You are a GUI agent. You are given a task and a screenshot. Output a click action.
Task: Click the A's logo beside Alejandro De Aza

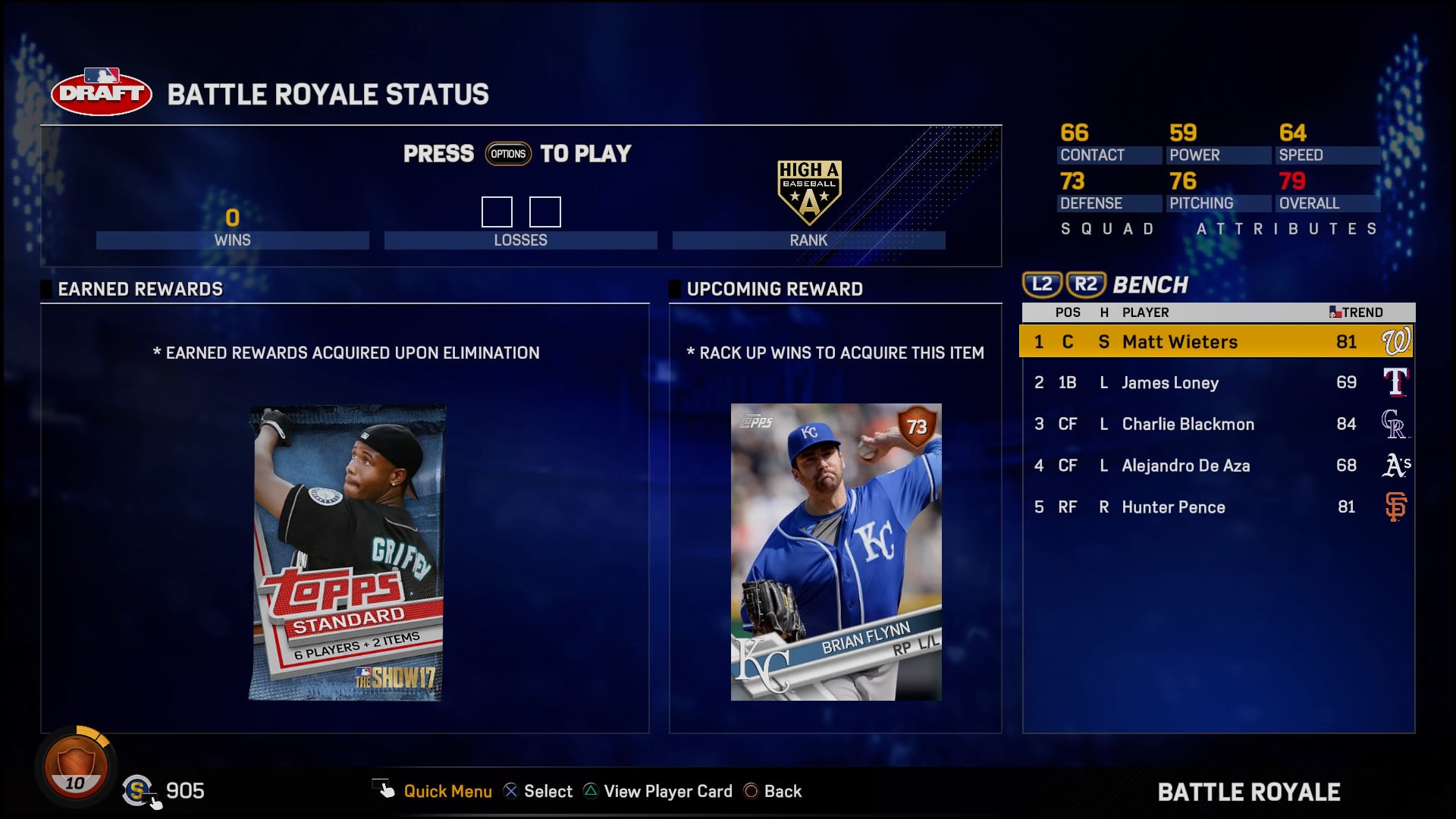(x=1399, y=466)
